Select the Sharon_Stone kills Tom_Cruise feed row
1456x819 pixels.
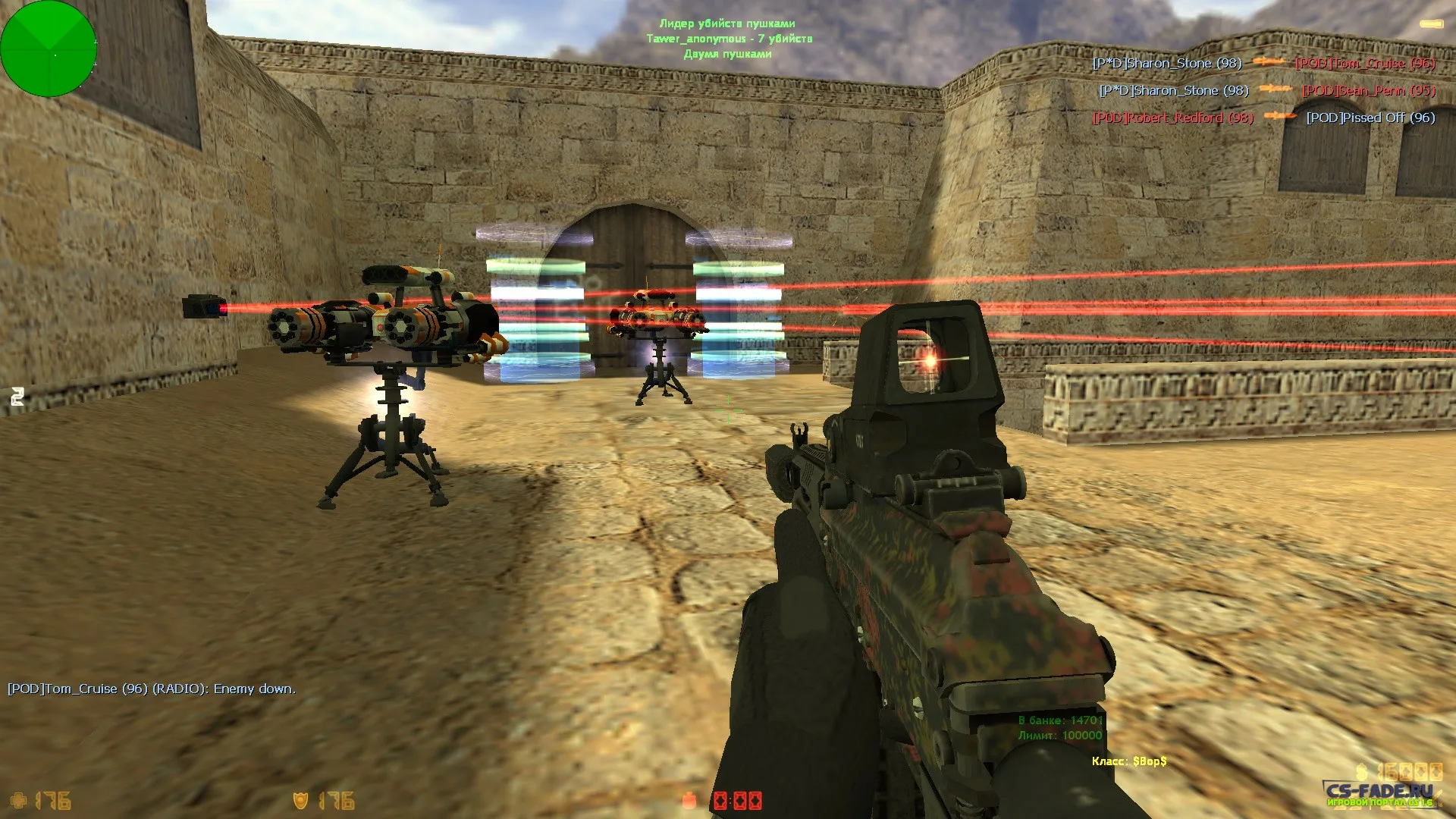pyautogui.click(x=1263, y=63)
